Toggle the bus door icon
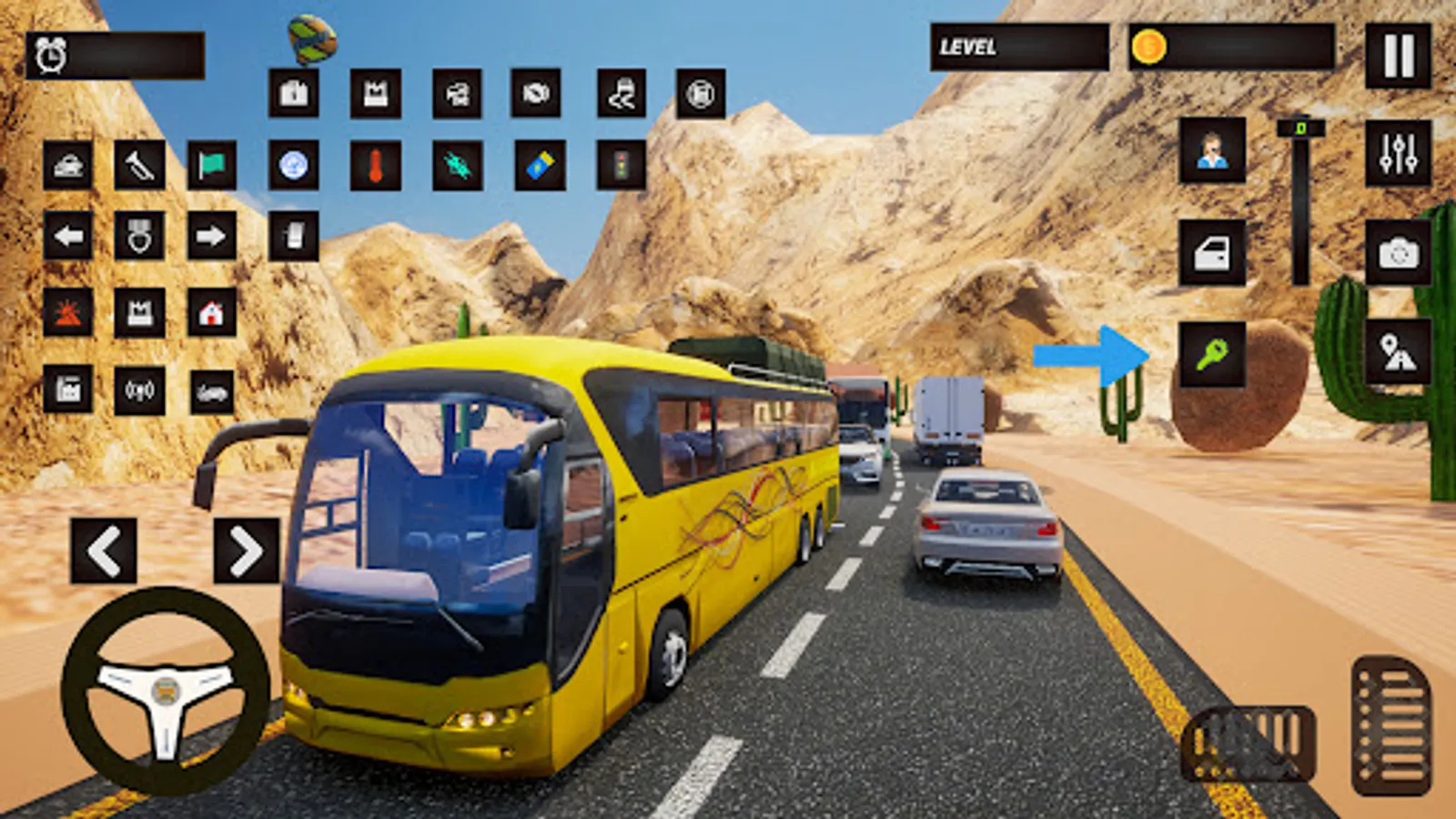Screen dimensions: 1456x819 [1212, 253]
